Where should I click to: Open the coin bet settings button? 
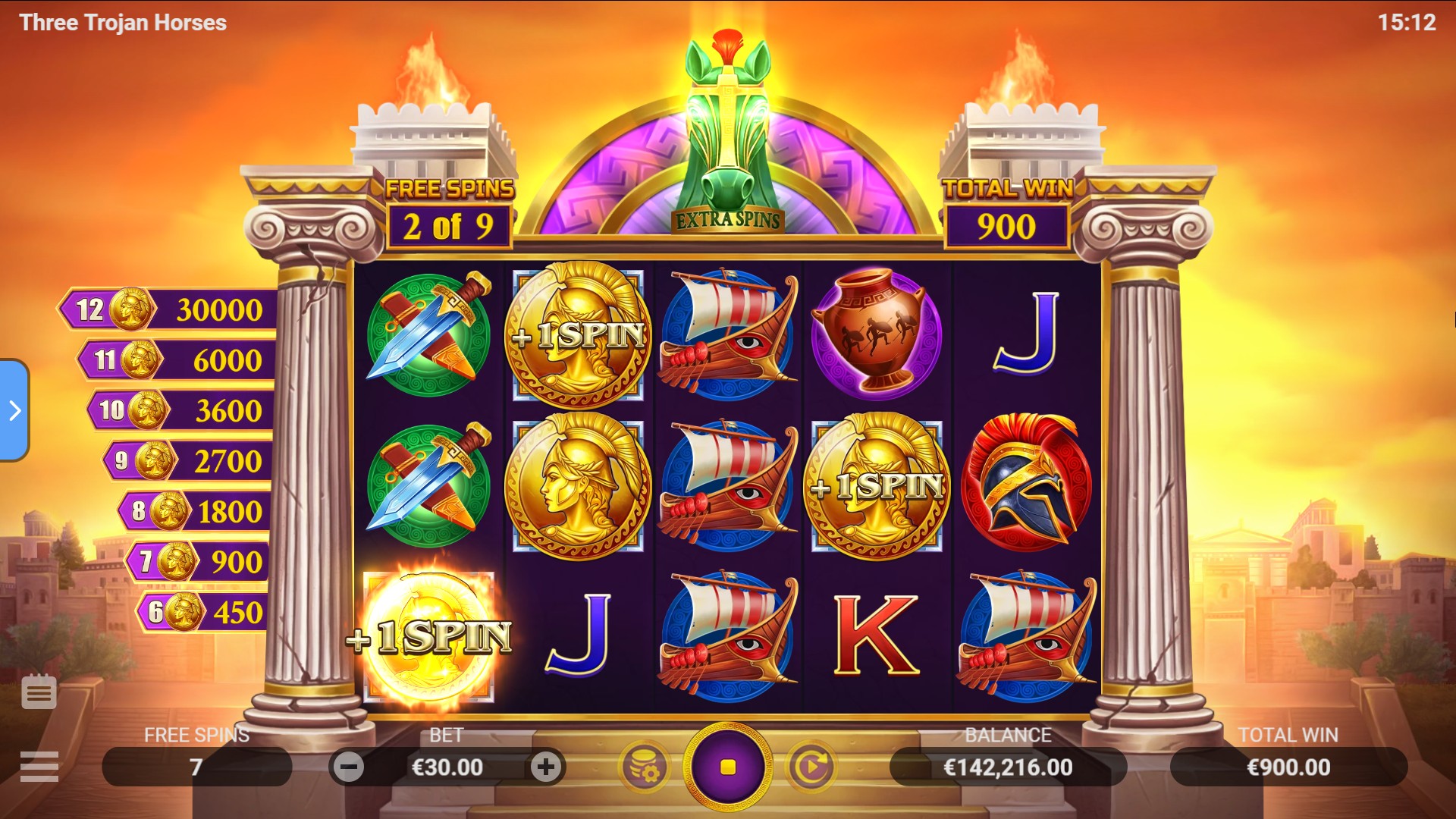[645, 767]
